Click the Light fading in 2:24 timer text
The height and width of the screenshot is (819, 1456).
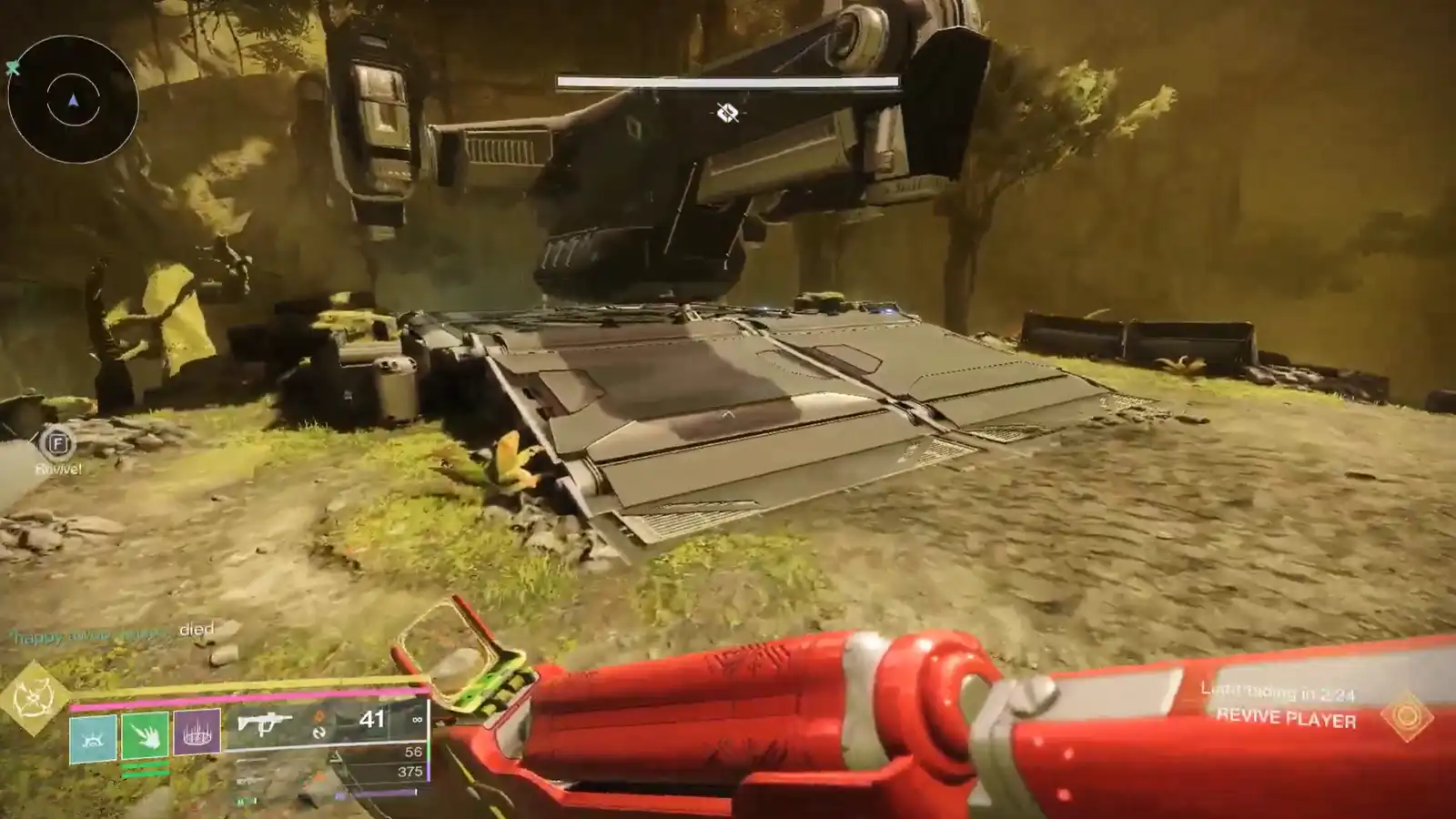[x=1277, y=692]
